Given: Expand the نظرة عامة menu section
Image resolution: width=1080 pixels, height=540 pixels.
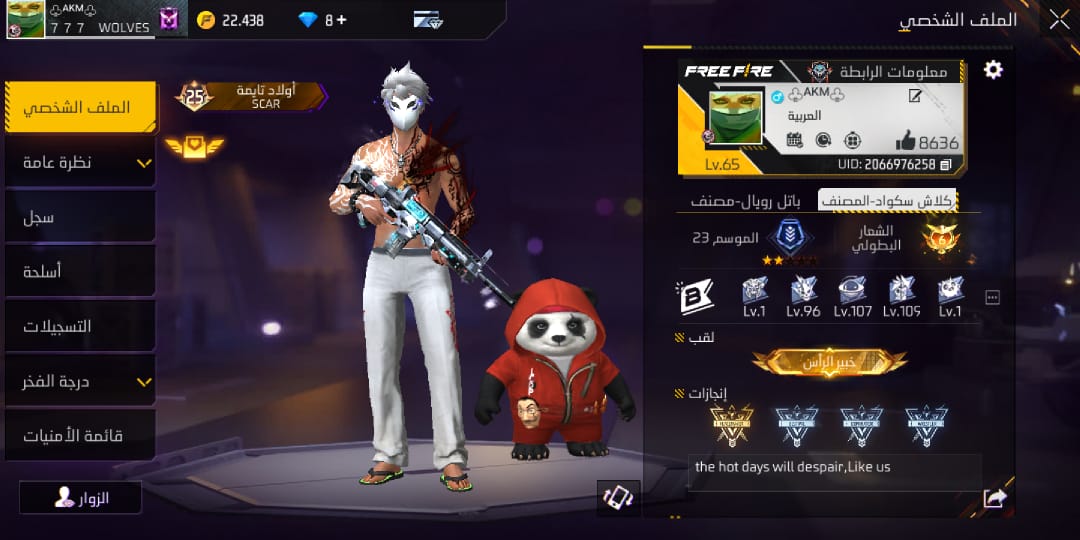Looking at the screenshot, I should pyautogui.click(x=81, y=162).
